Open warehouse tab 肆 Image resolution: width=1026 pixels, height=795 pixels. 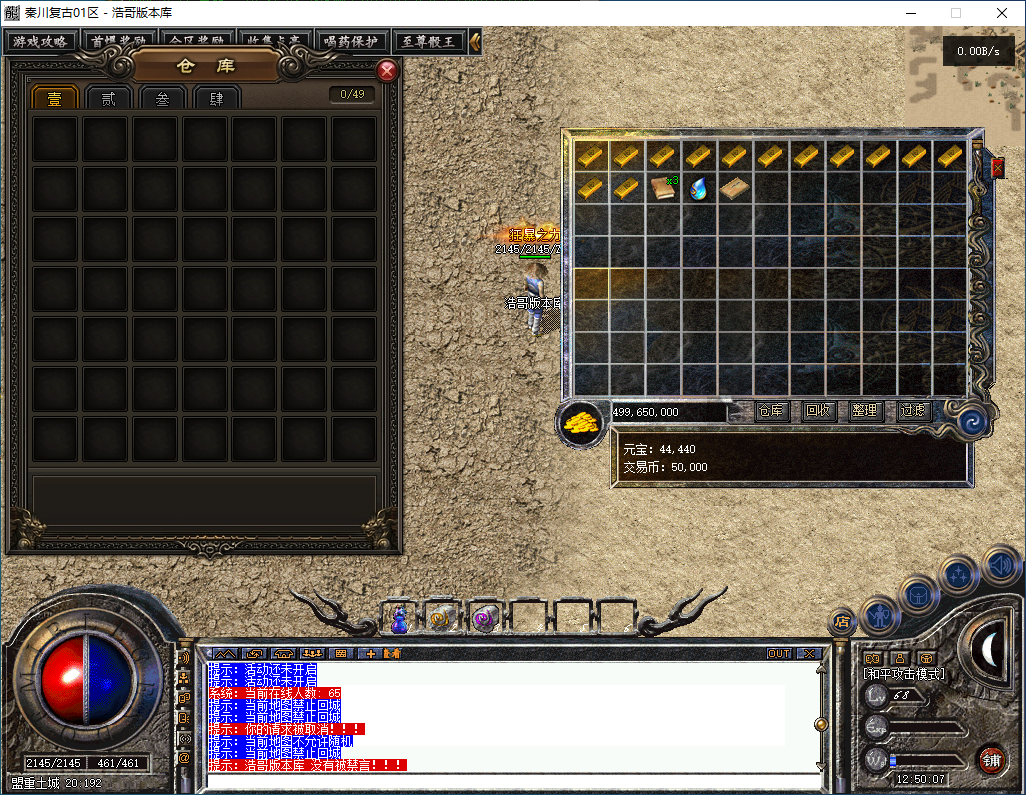[216, 98]
